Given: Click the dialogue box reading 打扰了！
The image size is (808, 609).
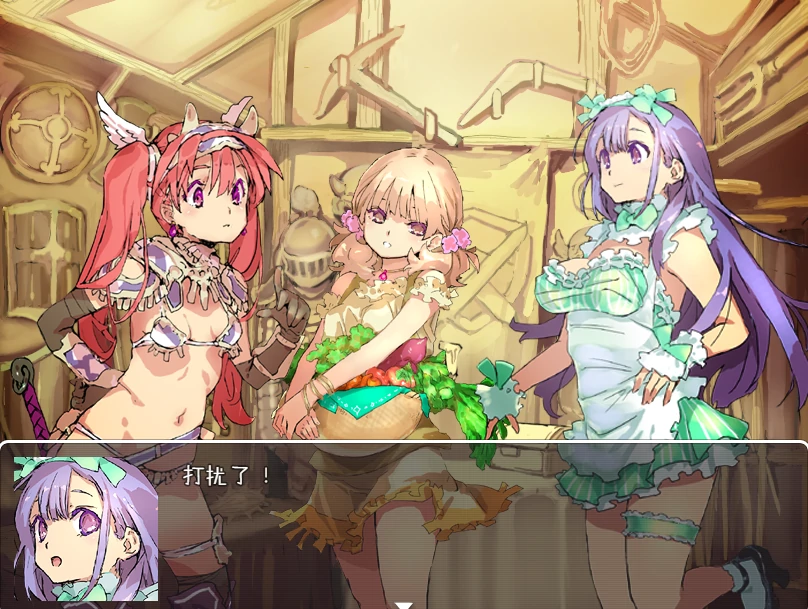Looking at the screenshot, I should click(x=480, y=522).
